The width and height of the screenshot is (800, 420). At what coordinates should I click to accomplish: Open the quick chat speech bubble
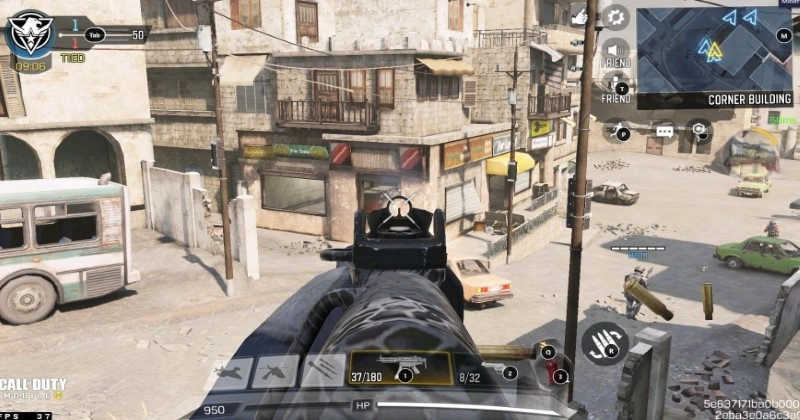pos(665,130)
